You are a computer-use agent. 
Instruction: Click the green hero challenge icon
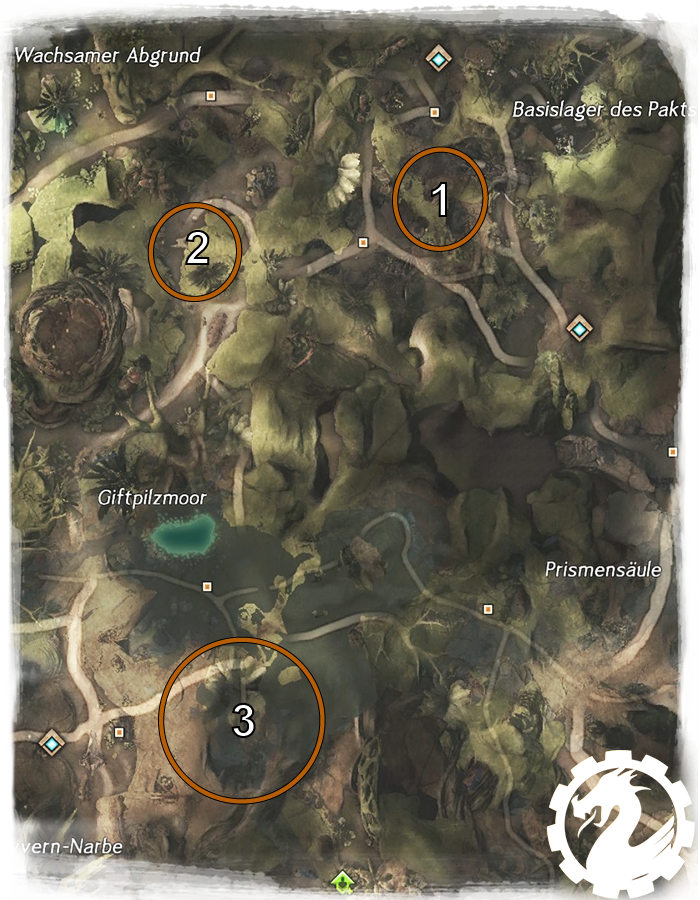click(x=343, y=881)
